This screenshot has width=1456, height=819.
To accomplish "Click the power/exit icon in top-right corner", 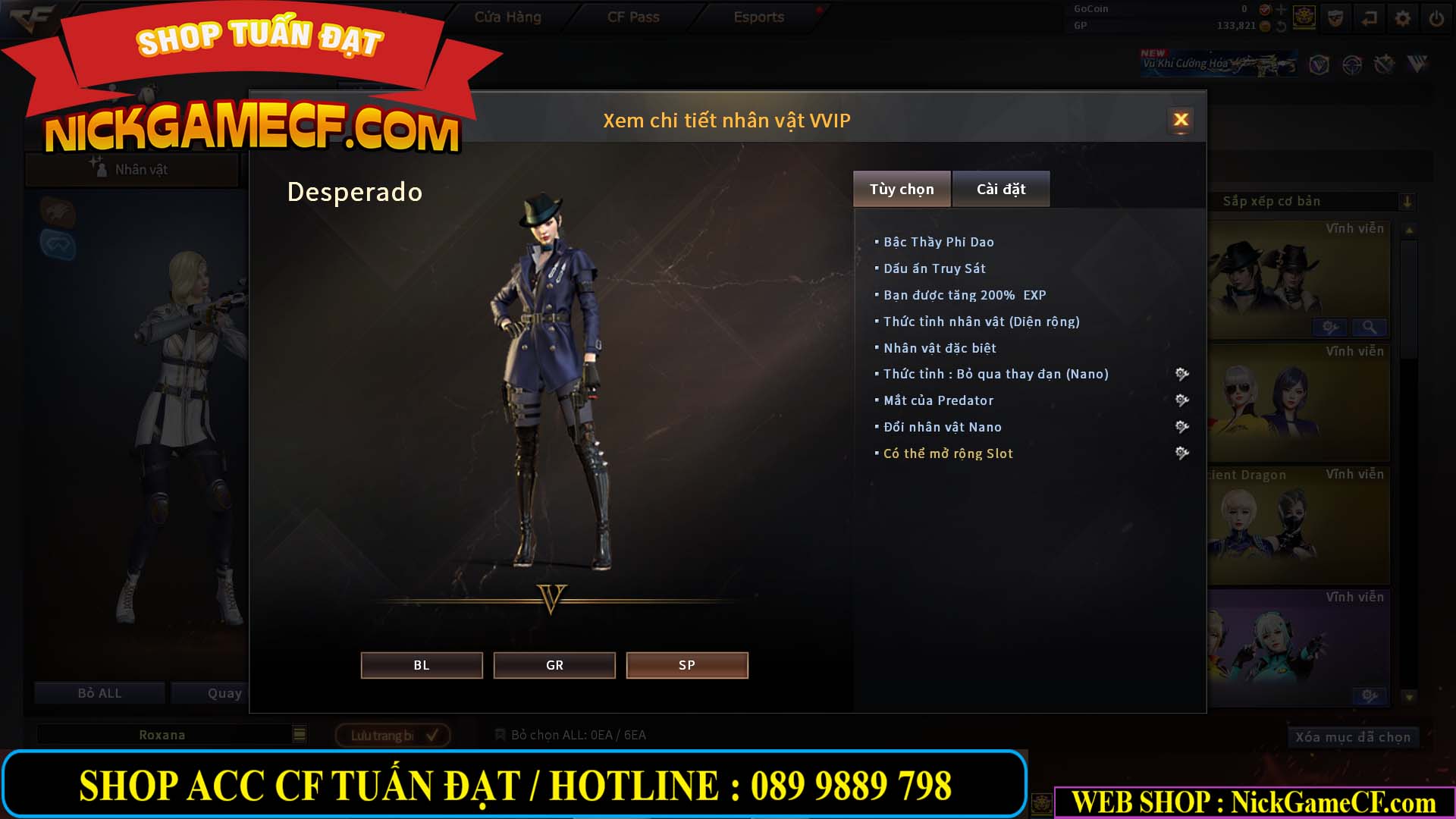I will 1436,16.
